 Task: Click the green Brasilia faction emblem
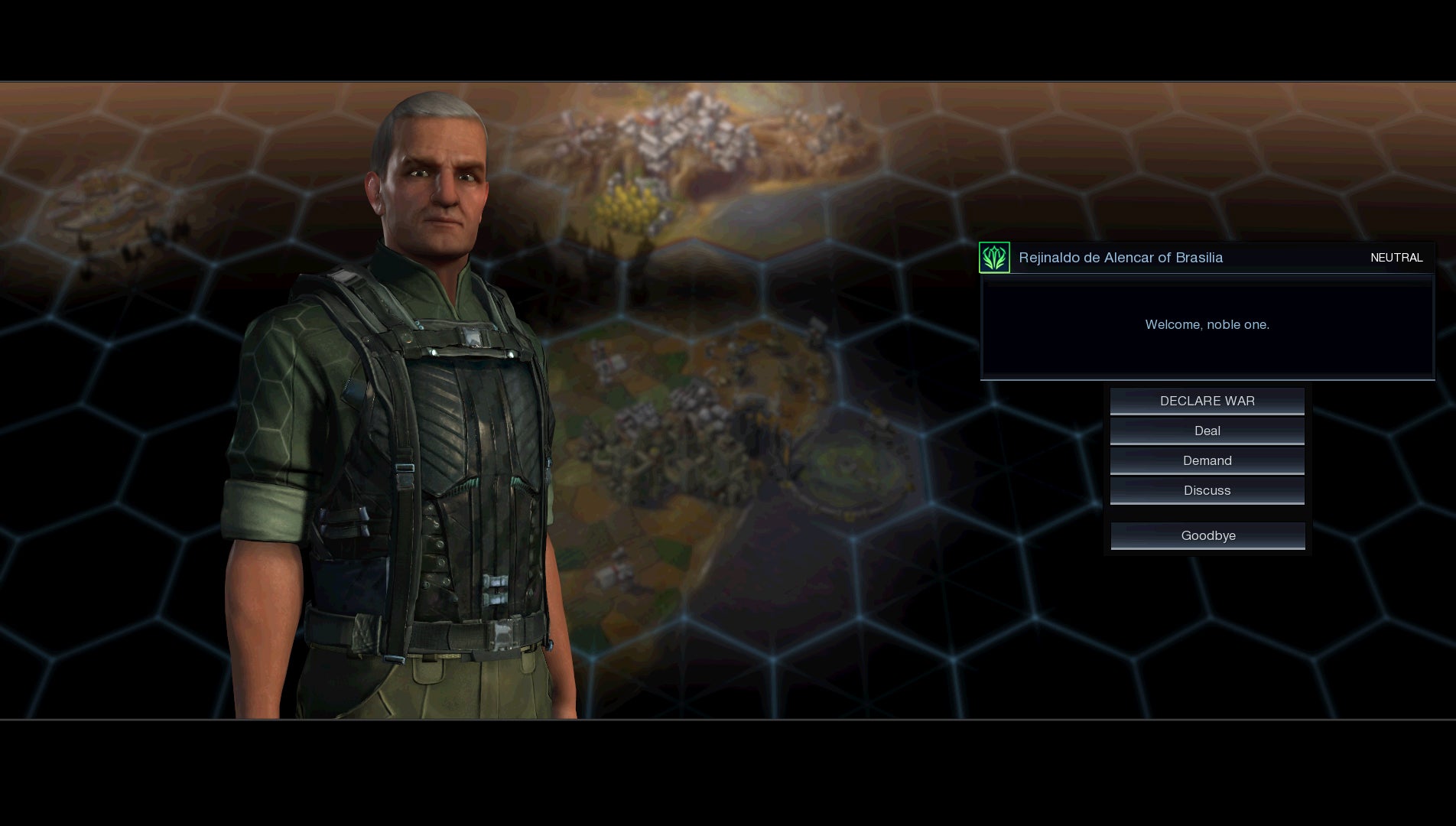994,258
